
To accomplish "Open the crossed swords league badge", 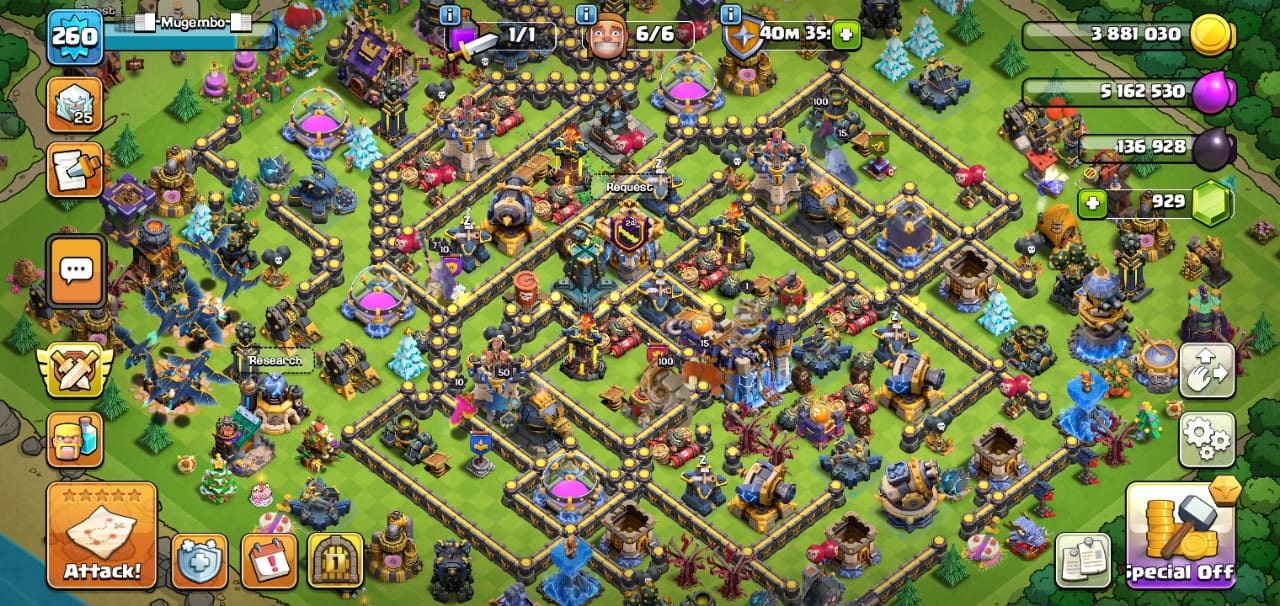I will [75, 370].
